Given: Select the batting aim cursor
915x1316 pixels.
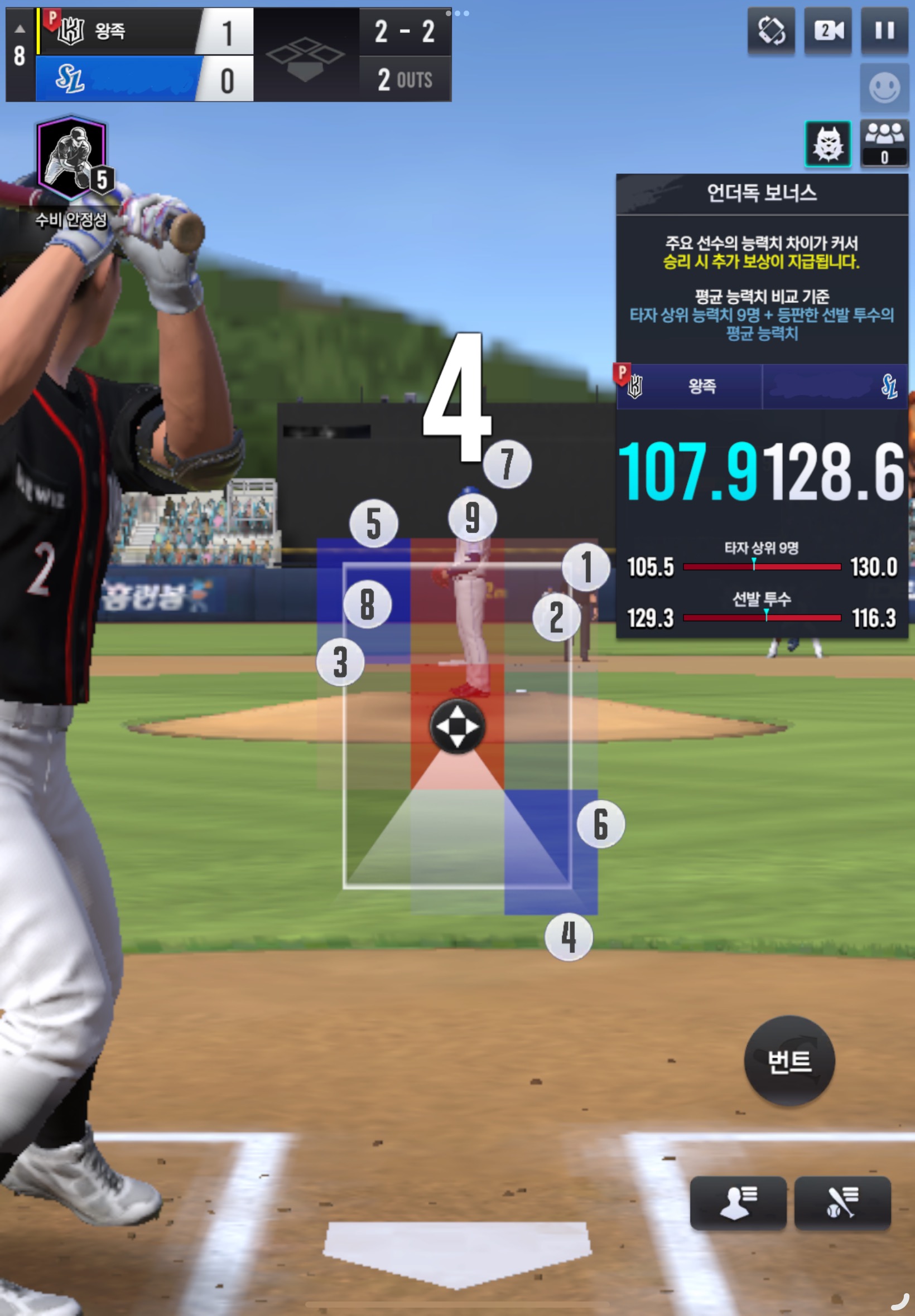Looking at the screenshot, I should tap(457, 727).
